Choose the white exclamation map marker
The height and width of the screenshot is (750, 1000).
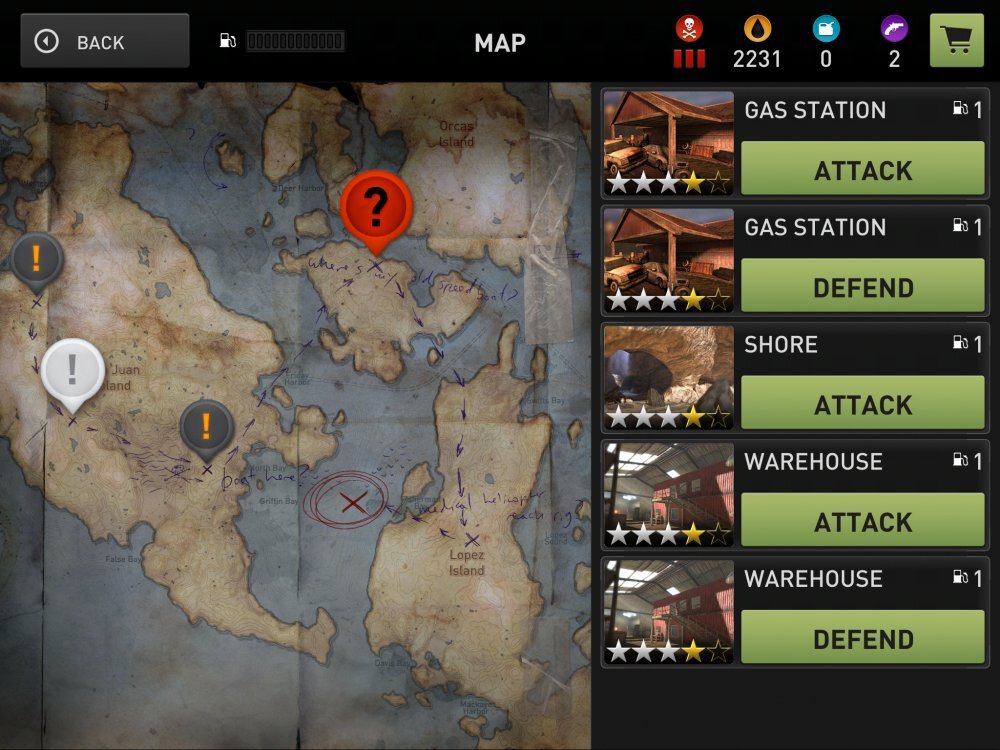(x=72, y=370)
